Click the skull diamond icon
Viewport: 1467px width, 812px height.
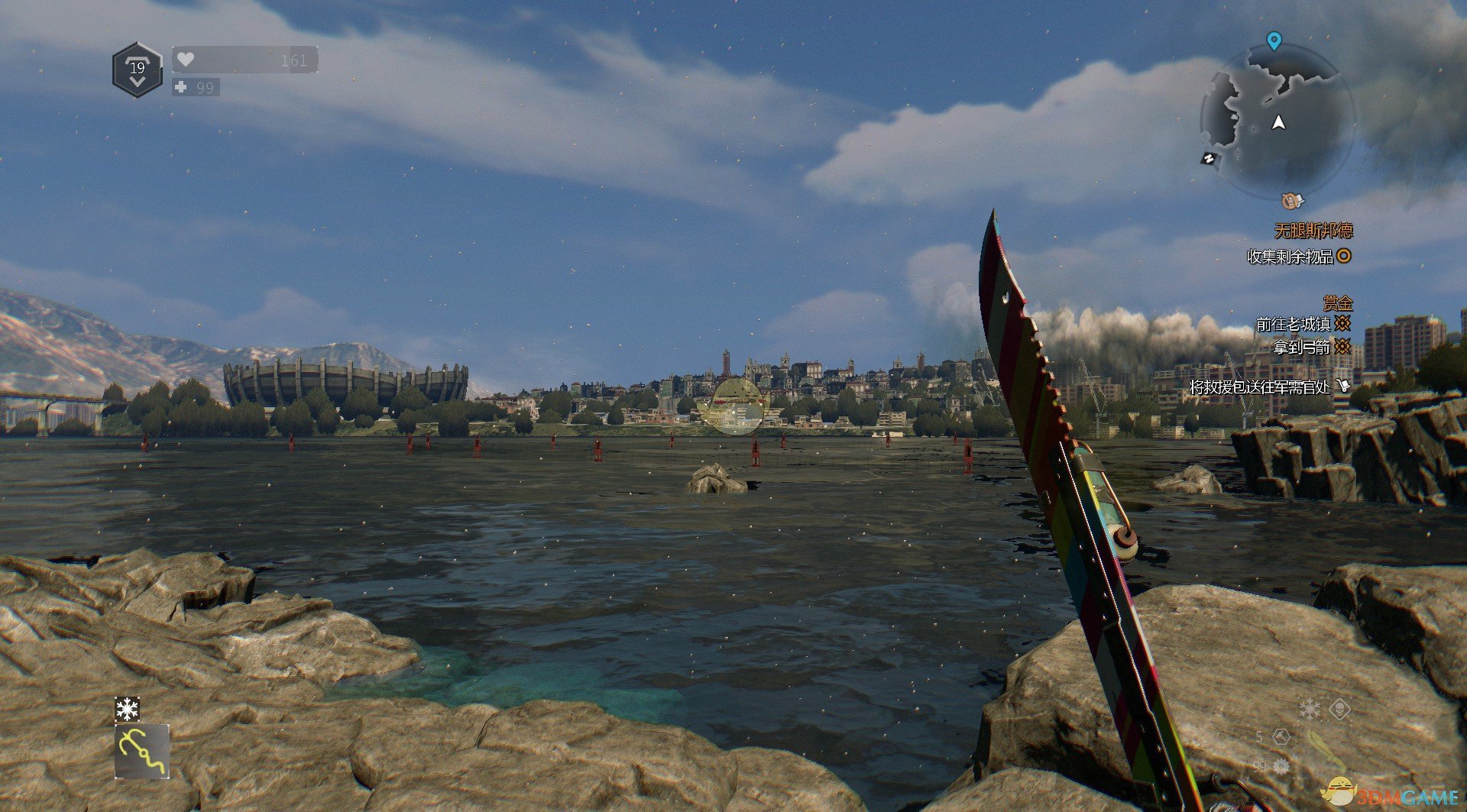click(1340, 710)
